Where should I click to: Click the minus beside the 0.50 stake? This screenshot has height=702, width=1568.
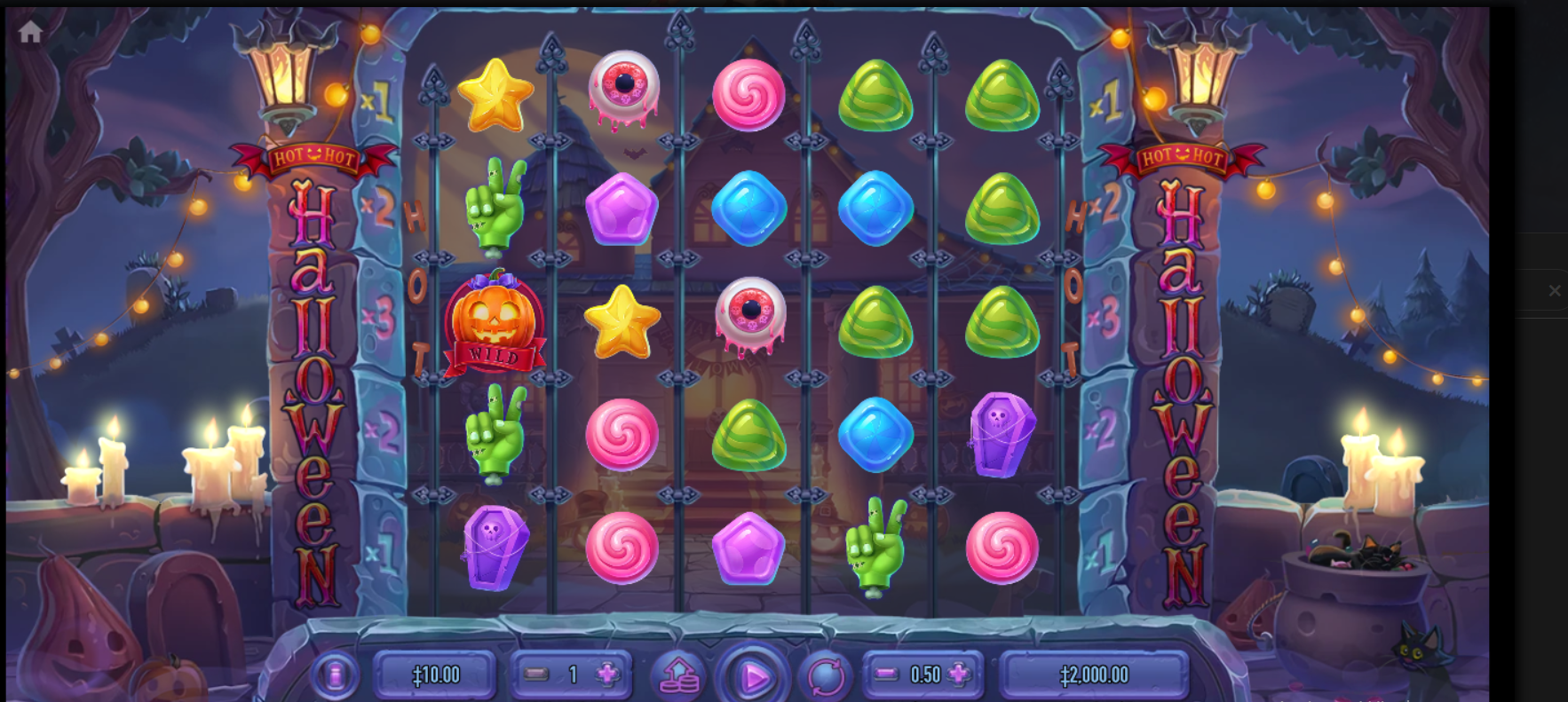click(x=886, y=674)
